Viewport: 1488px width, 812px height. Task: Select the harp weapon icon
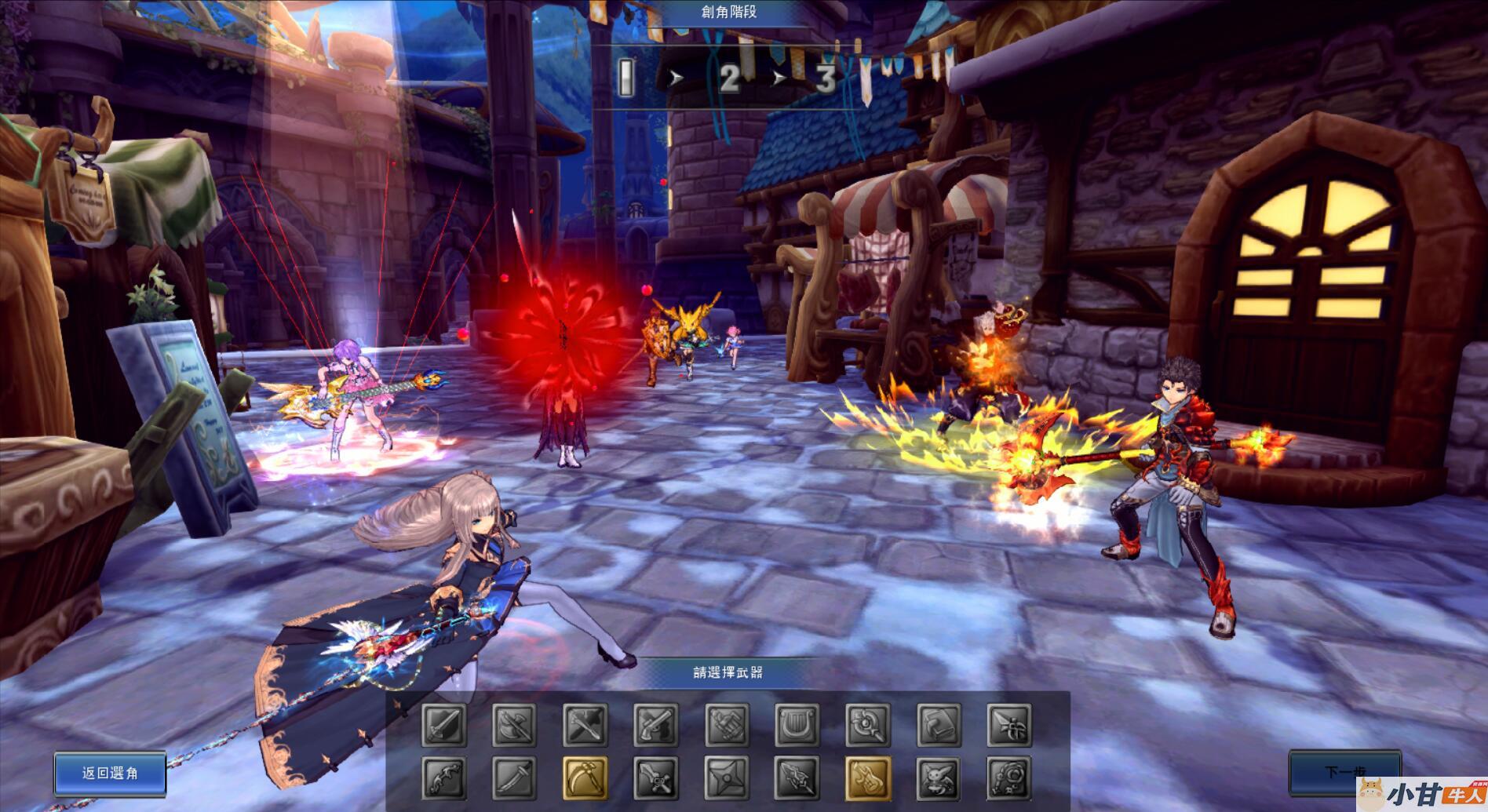(x=797, y=724)
